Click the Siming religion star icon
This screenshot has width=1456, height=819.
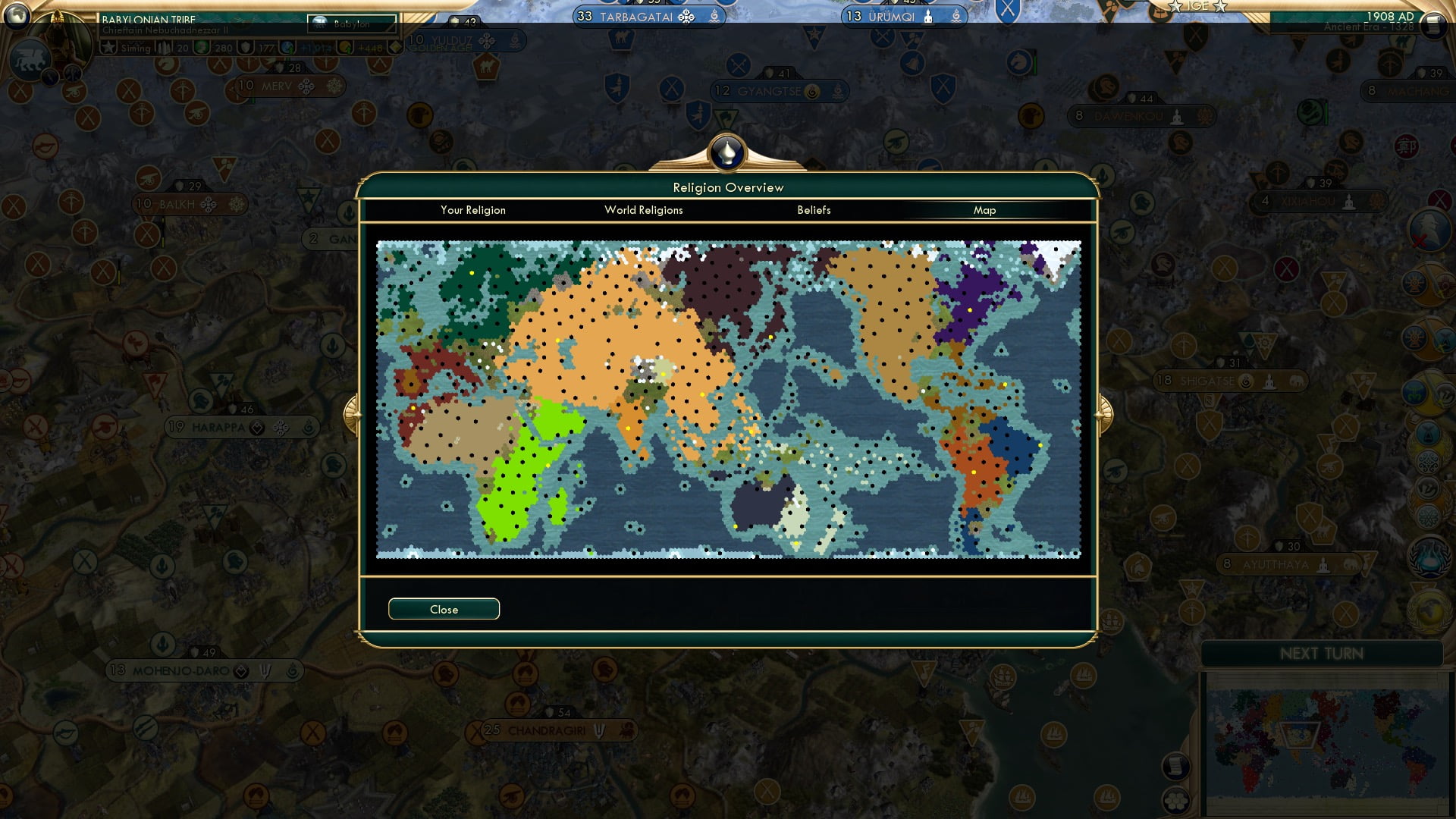tap(107, 48)
